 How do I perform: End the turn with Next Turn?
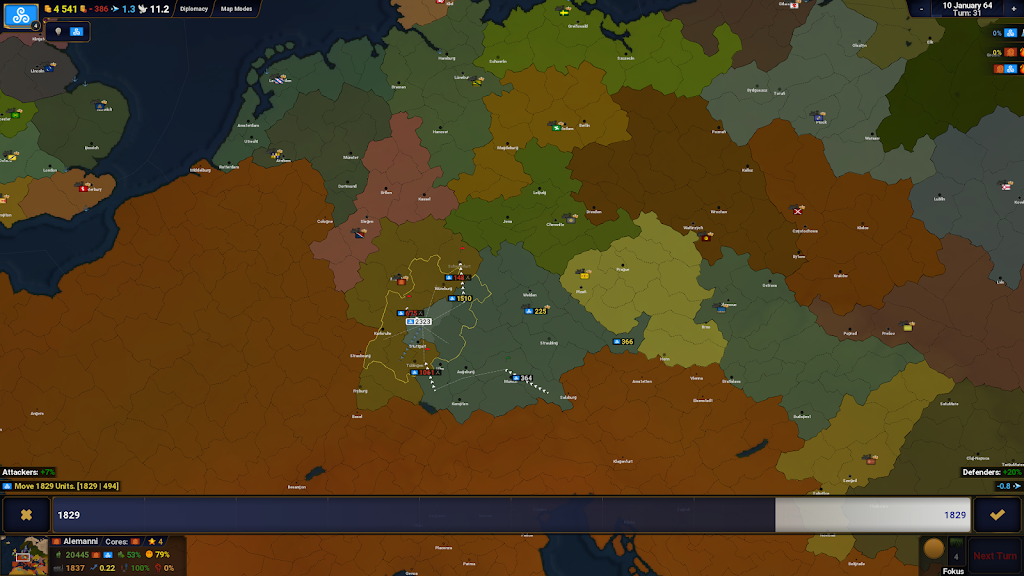[x=995, y=556]
